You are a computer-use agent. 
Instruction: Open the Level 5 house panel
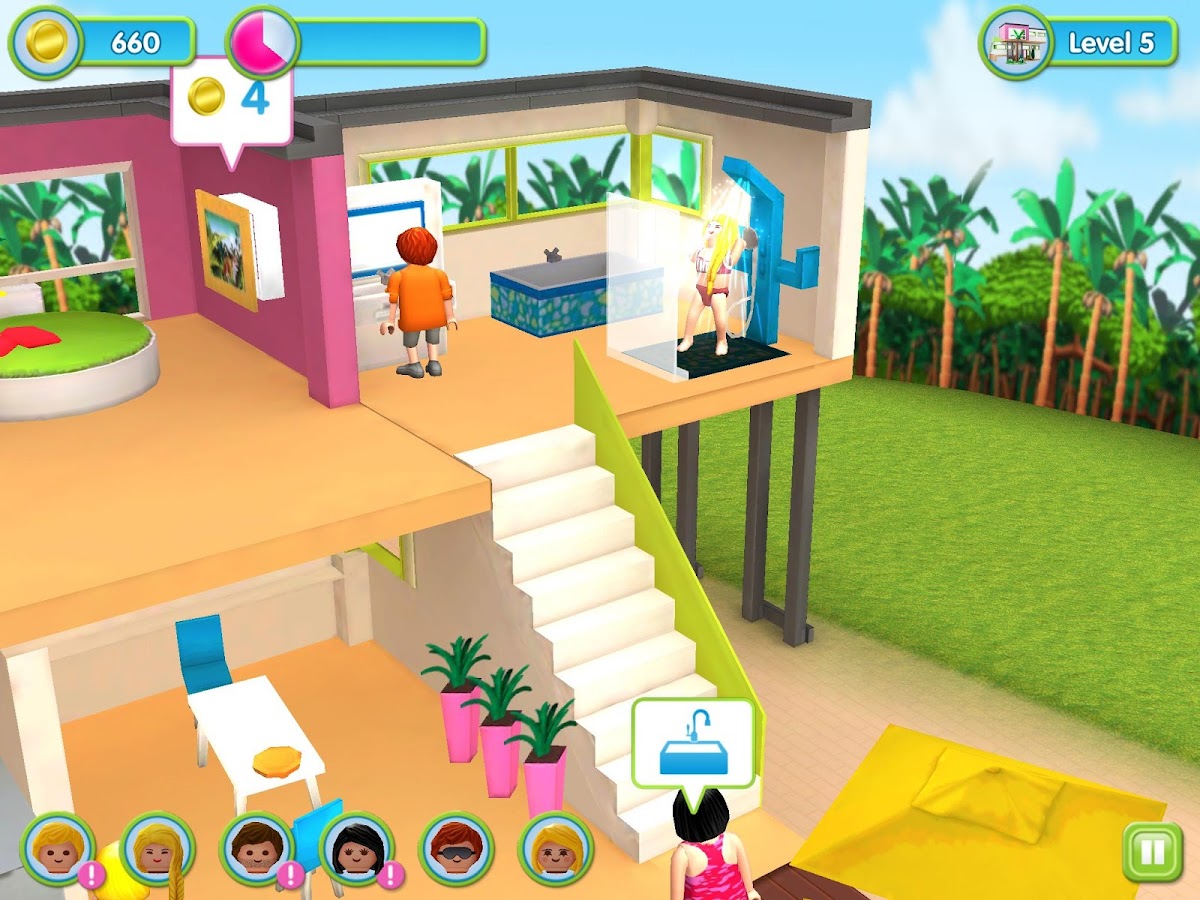pyautogui.click(x=1078, y=43)
